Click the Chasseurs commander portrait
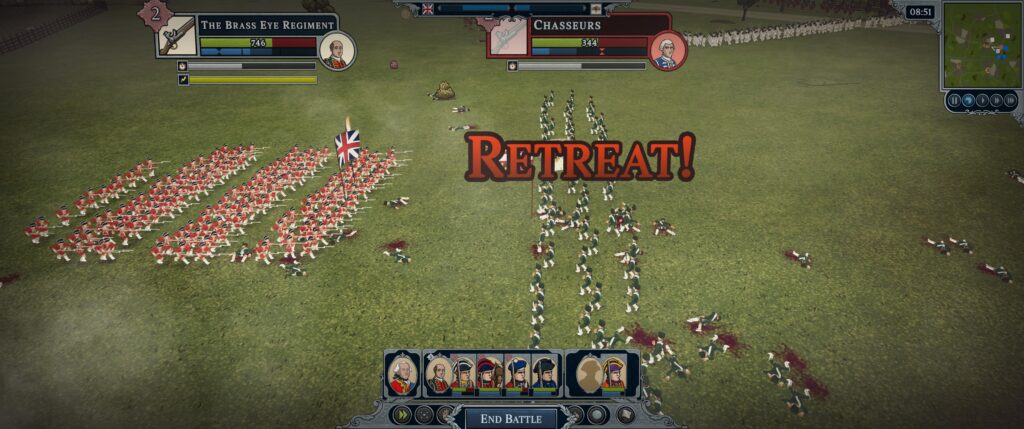The width and height of the screenshot is (1024, 429). [665, 51]
